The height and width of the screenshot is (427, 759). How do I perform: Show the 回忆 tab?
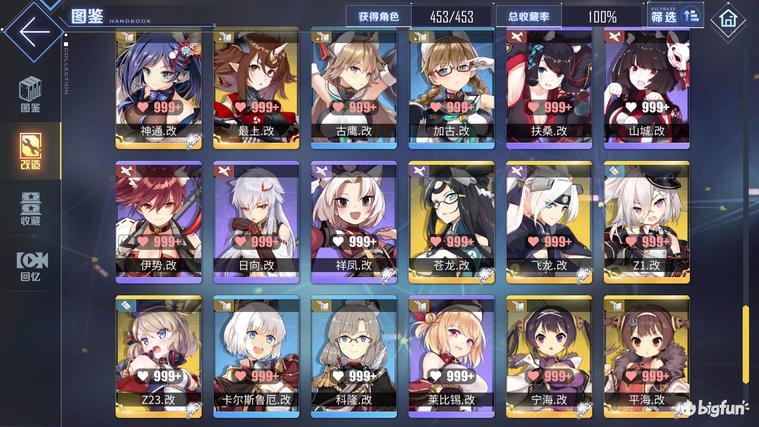(x=30, y=263)
